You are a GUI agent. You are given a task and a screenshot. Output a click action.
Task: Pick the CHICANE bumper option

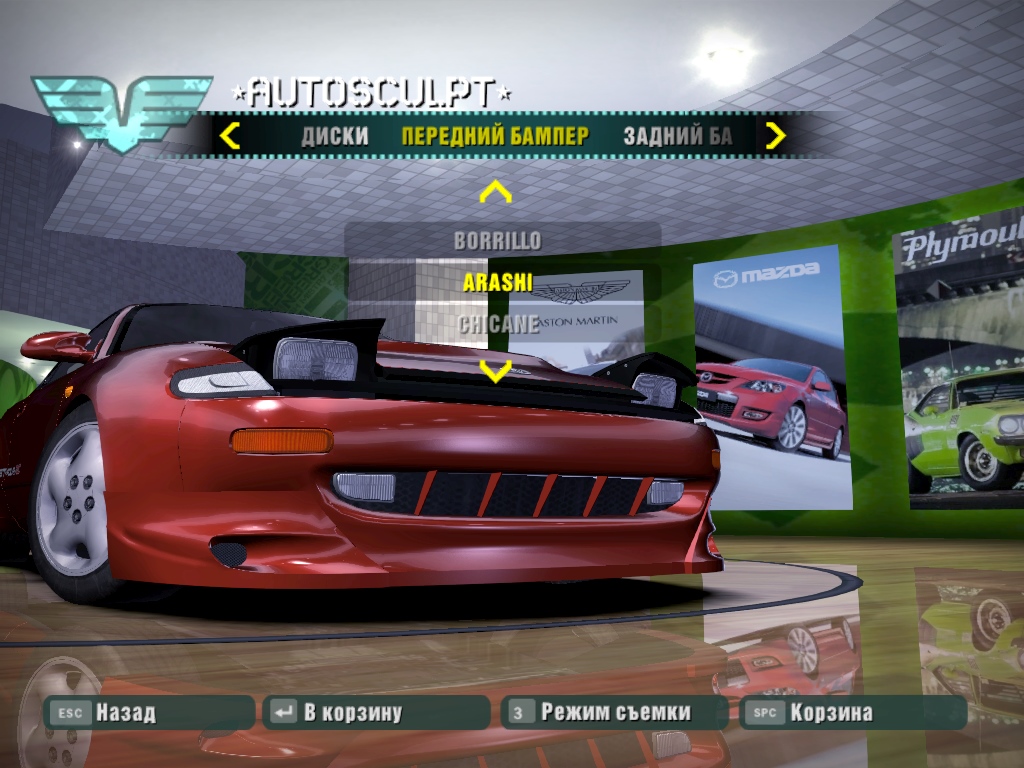tap(498, 324)
